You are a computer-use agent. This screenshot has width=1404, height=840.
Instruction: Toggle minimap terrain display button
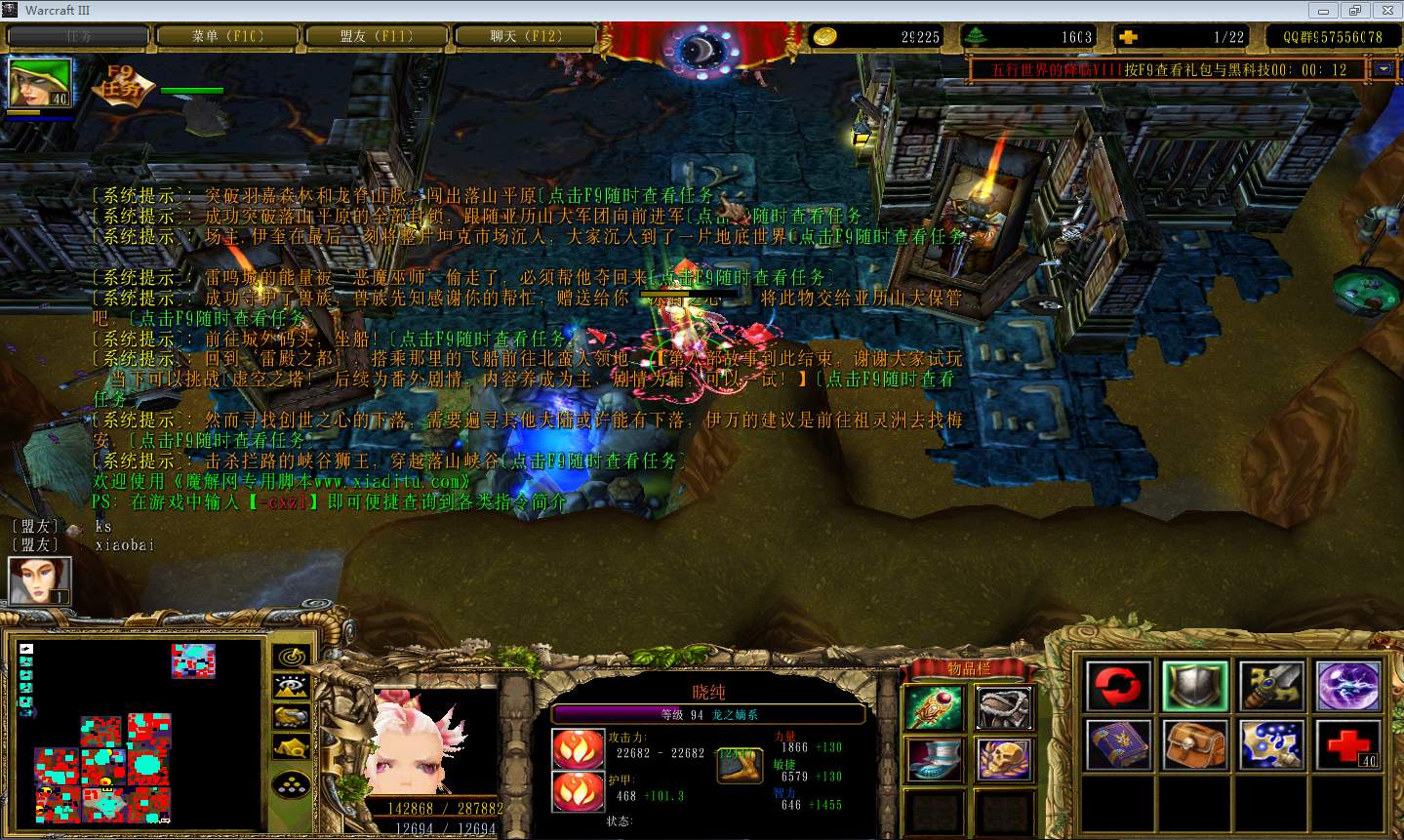click(x=291, y=687)
